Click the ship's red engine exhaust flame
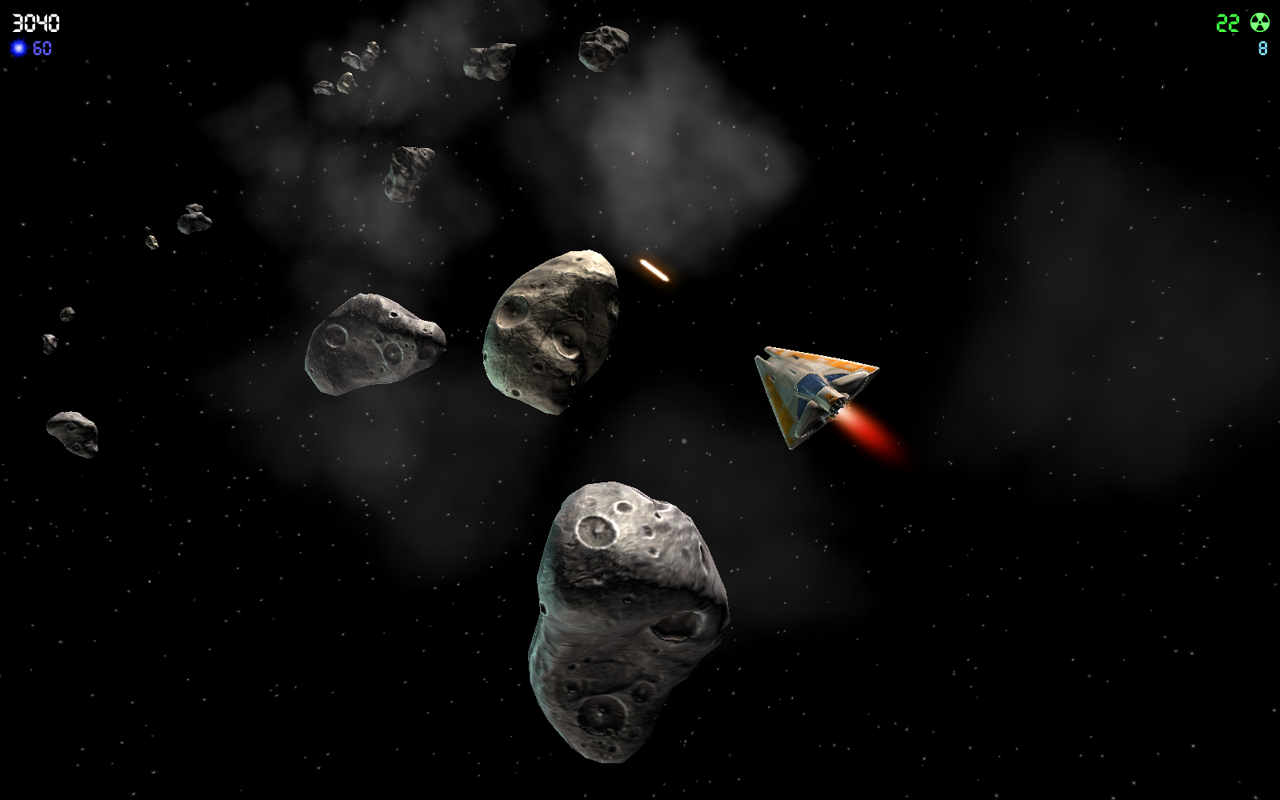The height and width of the screenshot is (800, 1280). pyautogui.click(x=872, y=432)
